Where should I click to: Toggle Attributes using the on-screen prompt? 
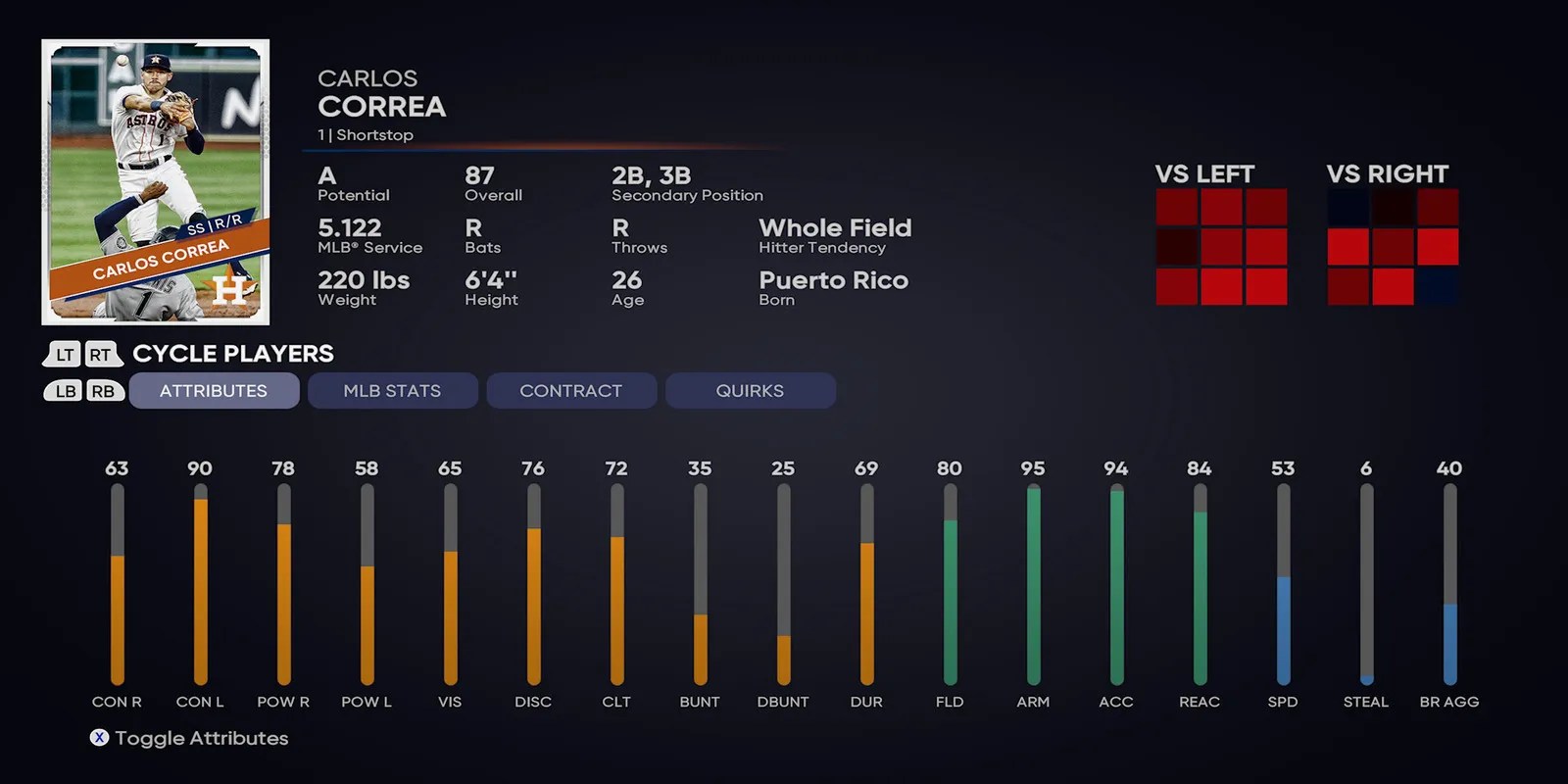(x=101, y=738)
